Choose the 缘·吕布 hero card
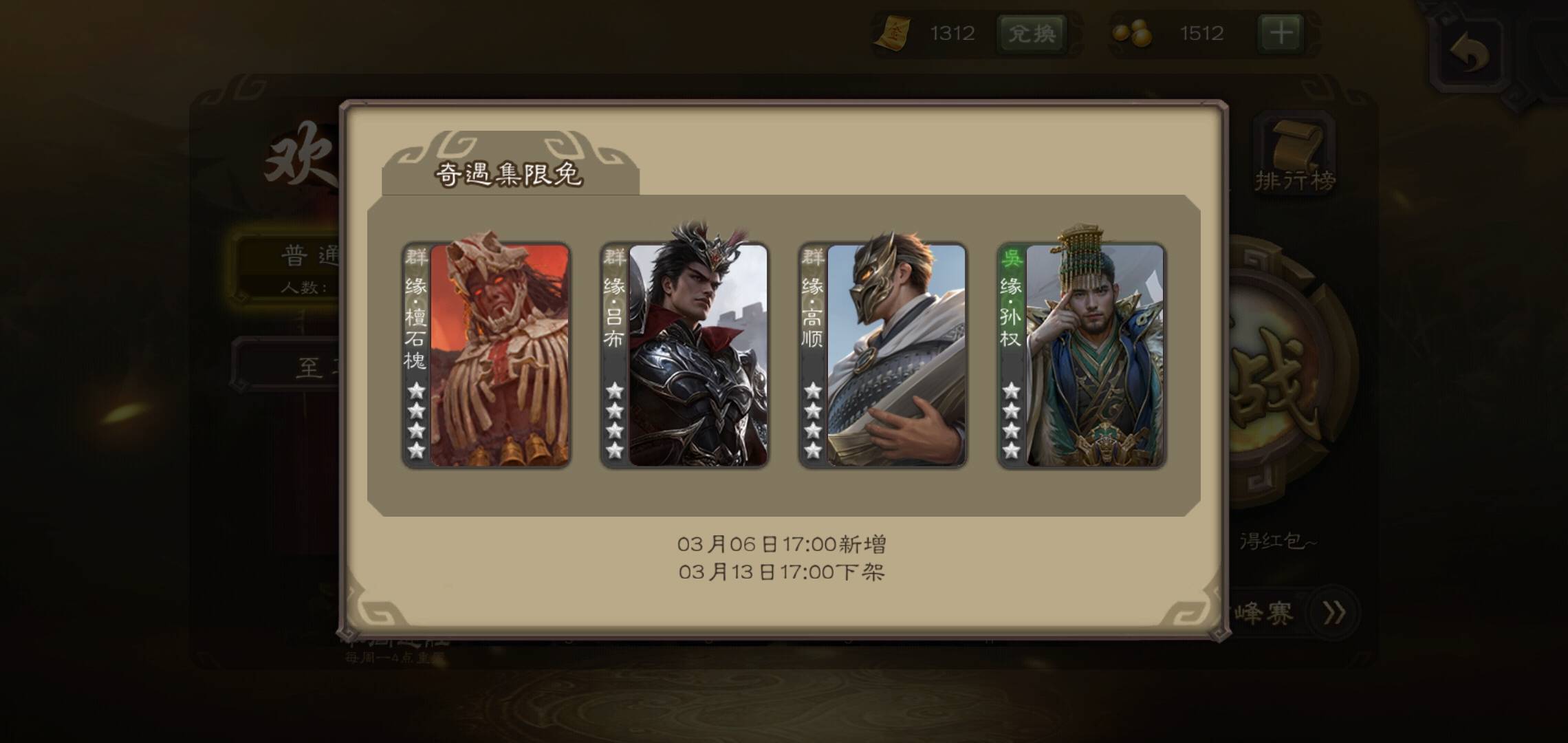Screen dimensions: 1568x743 tap(684, 355)
